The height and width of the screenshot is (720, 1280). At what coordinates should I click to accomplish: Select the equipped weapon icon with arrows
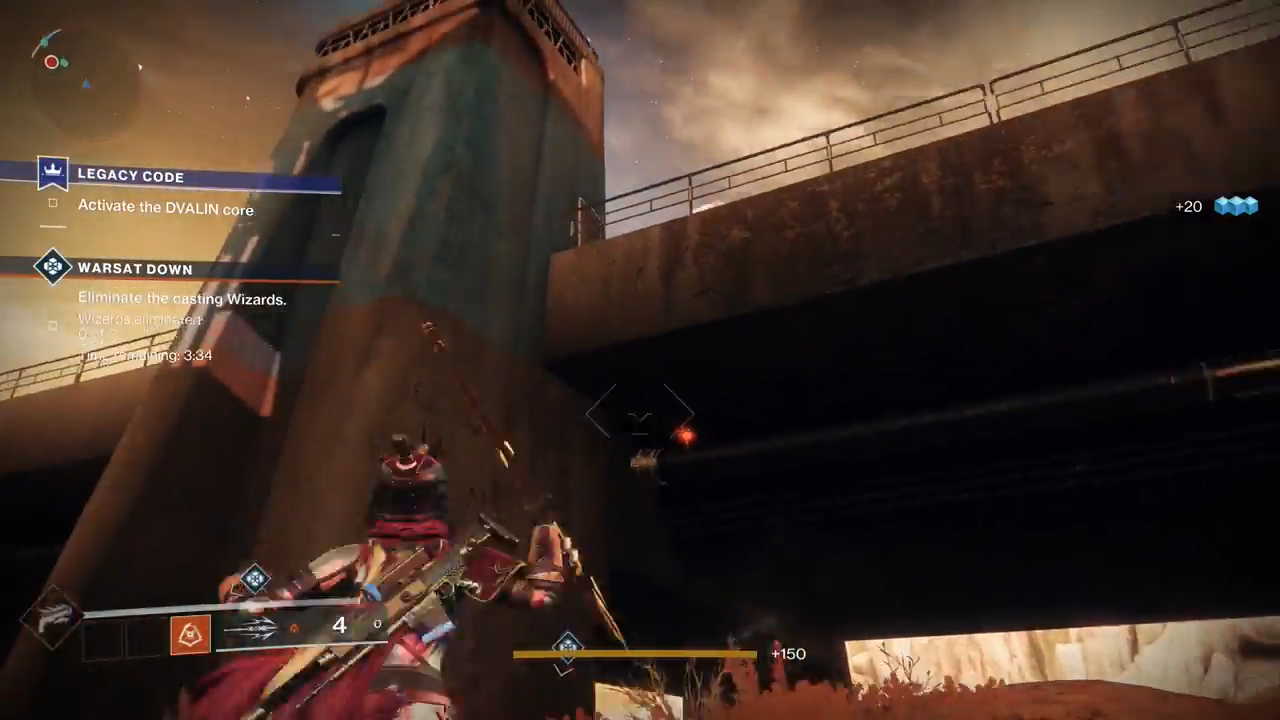coord(250,628)
